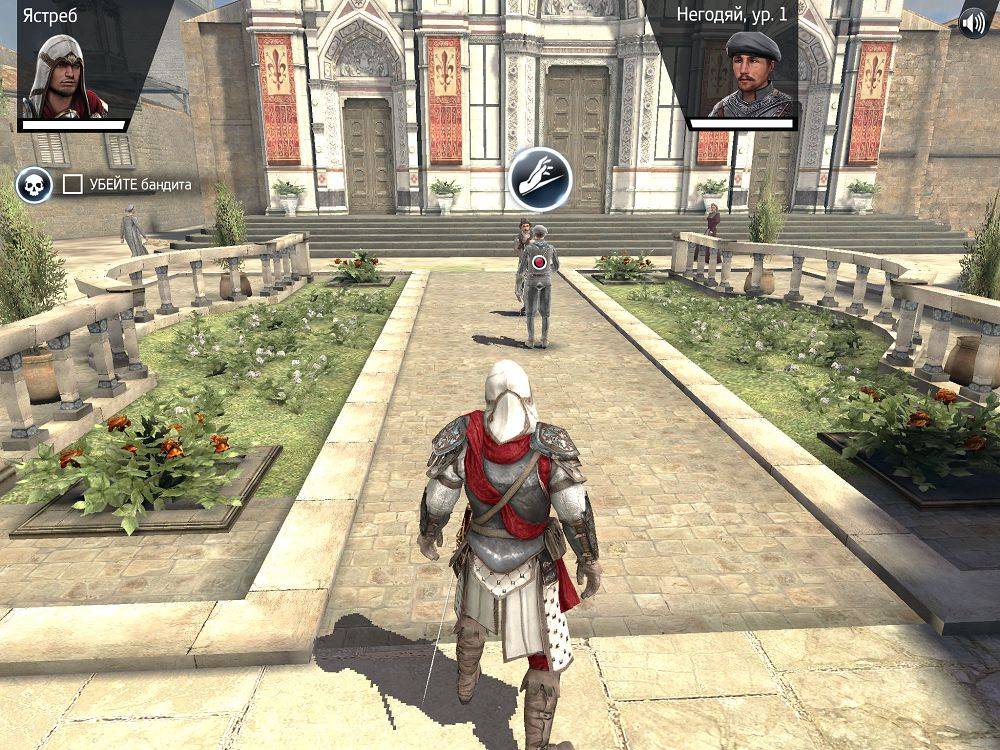Select the Ястреб hooded portrait
Viewport: 1000px width, 750px height.
[65, 75]
